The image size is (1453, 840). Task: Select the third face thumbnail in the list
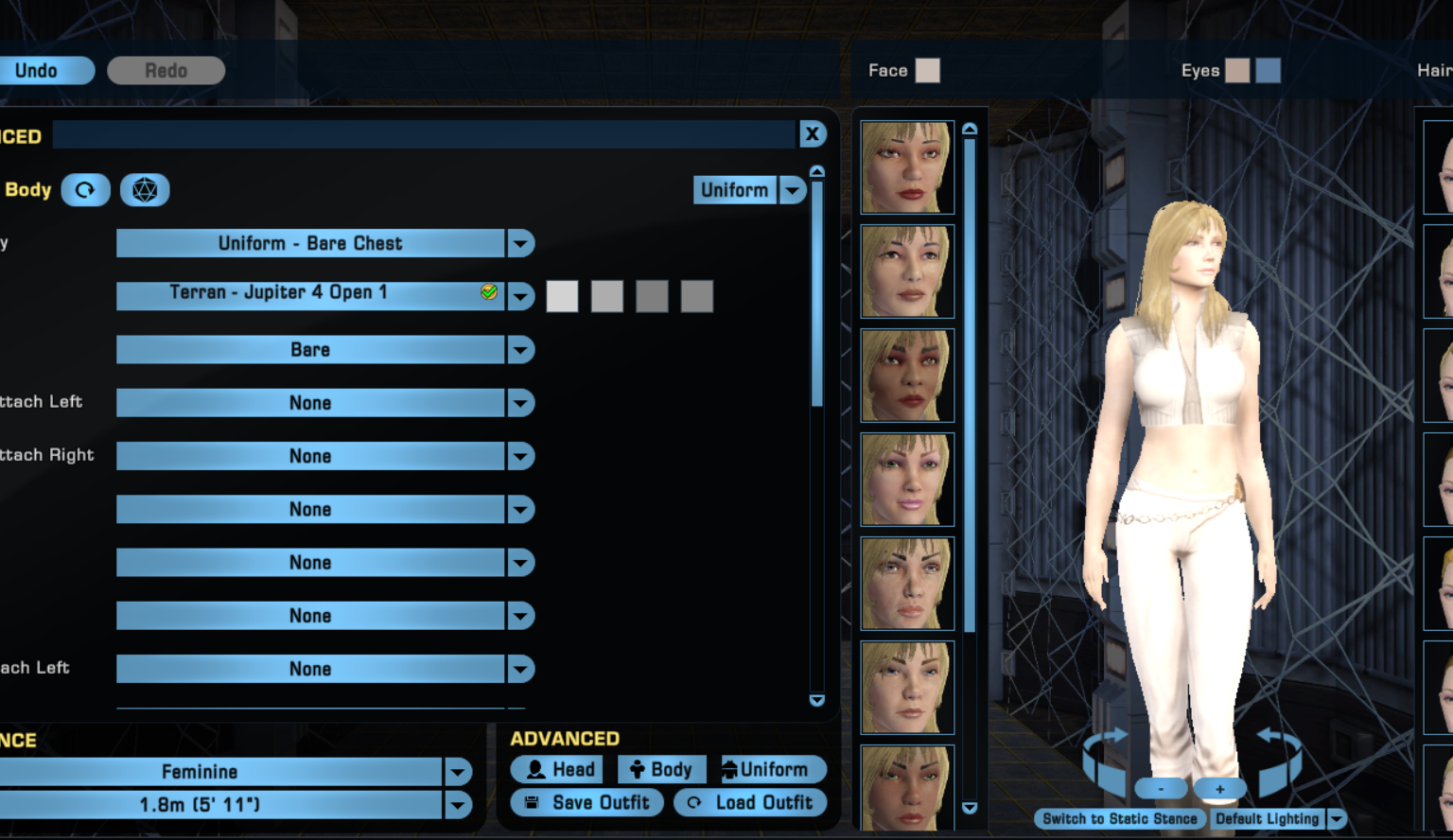(x=905, y=375)
